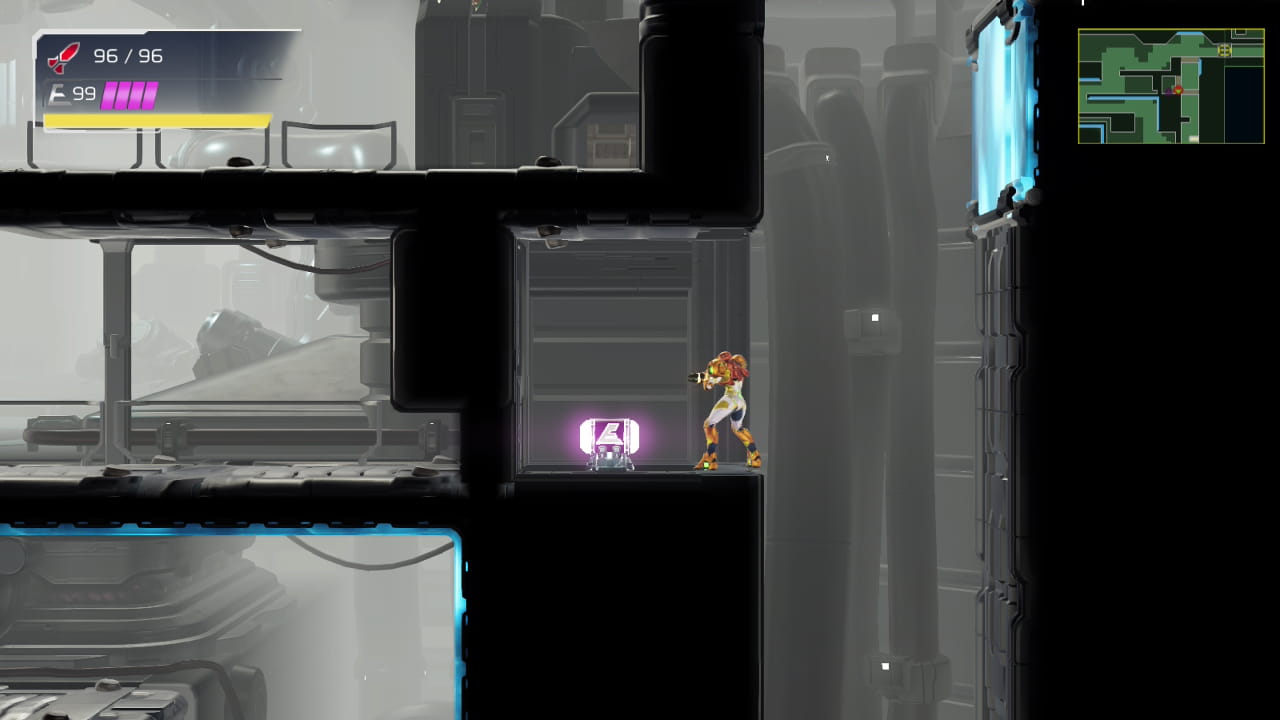
Task: Click Samus's red player arrow on the minimap
Action: 1178,90
